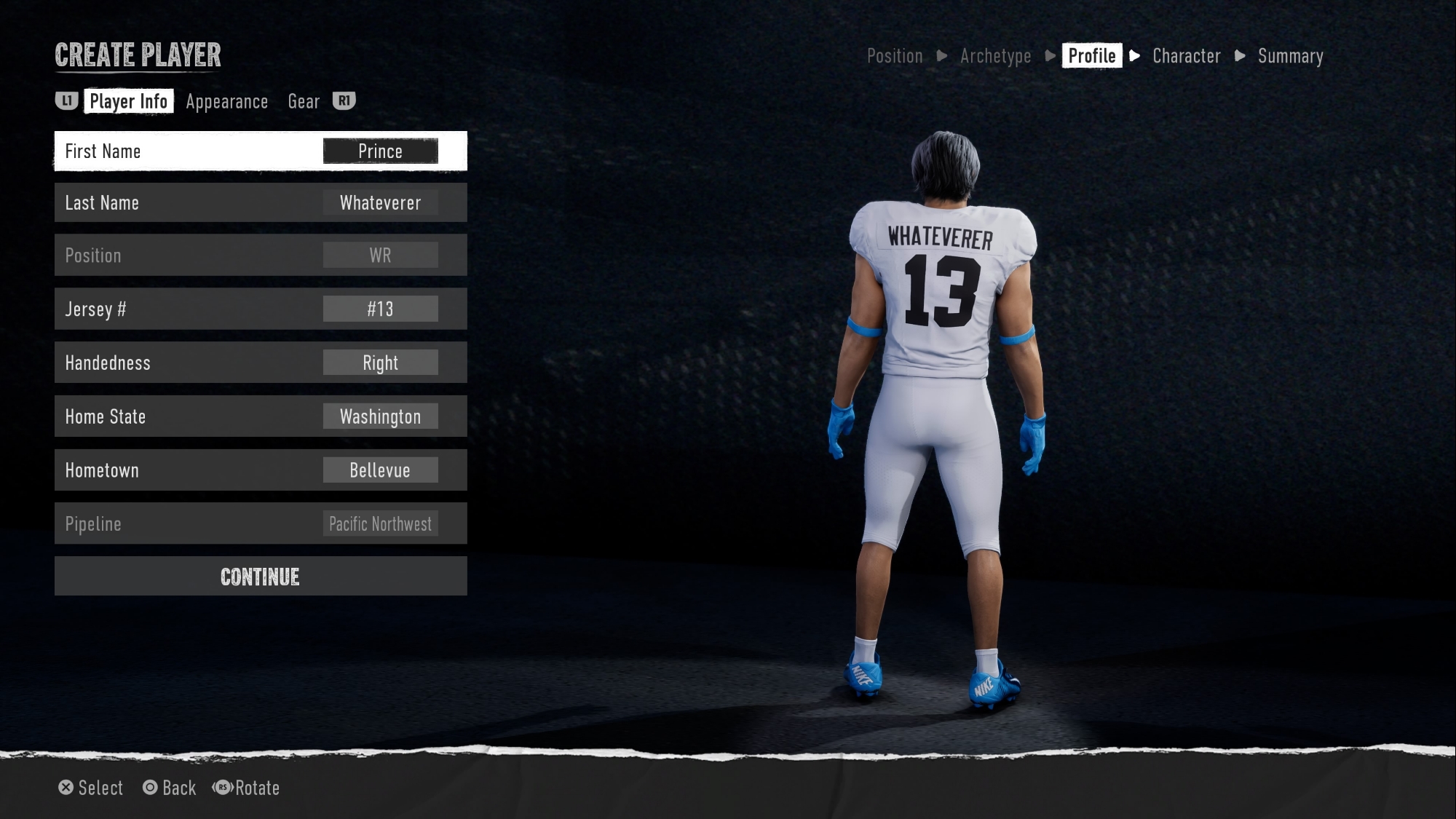Click the Pipeline Pacific Northwest row
This screenshot has height=819, width=1456.
point(260,524)
